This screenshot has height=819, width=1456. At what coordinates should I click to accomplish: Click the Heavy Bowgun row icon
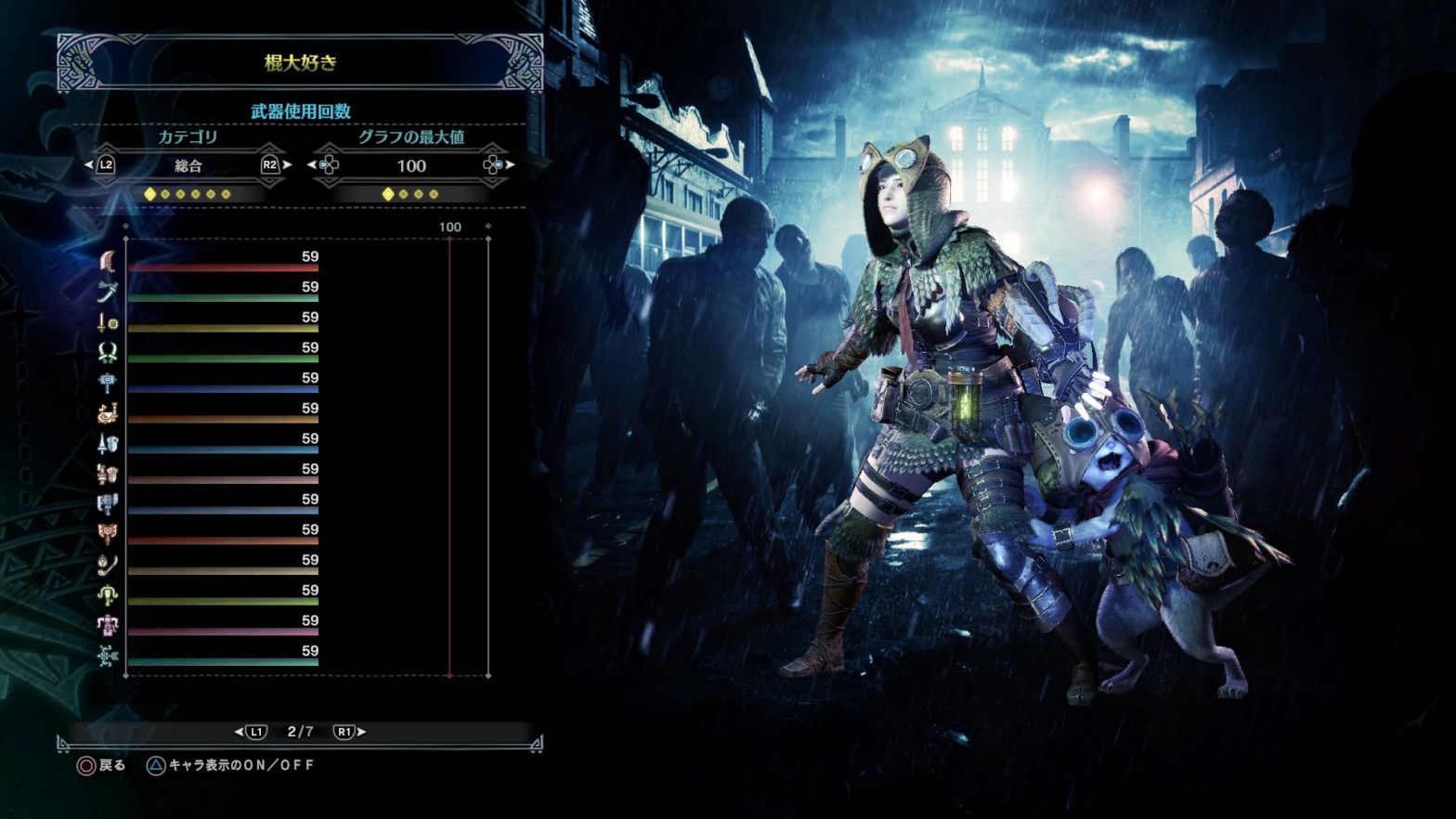(x=108, y=626)
